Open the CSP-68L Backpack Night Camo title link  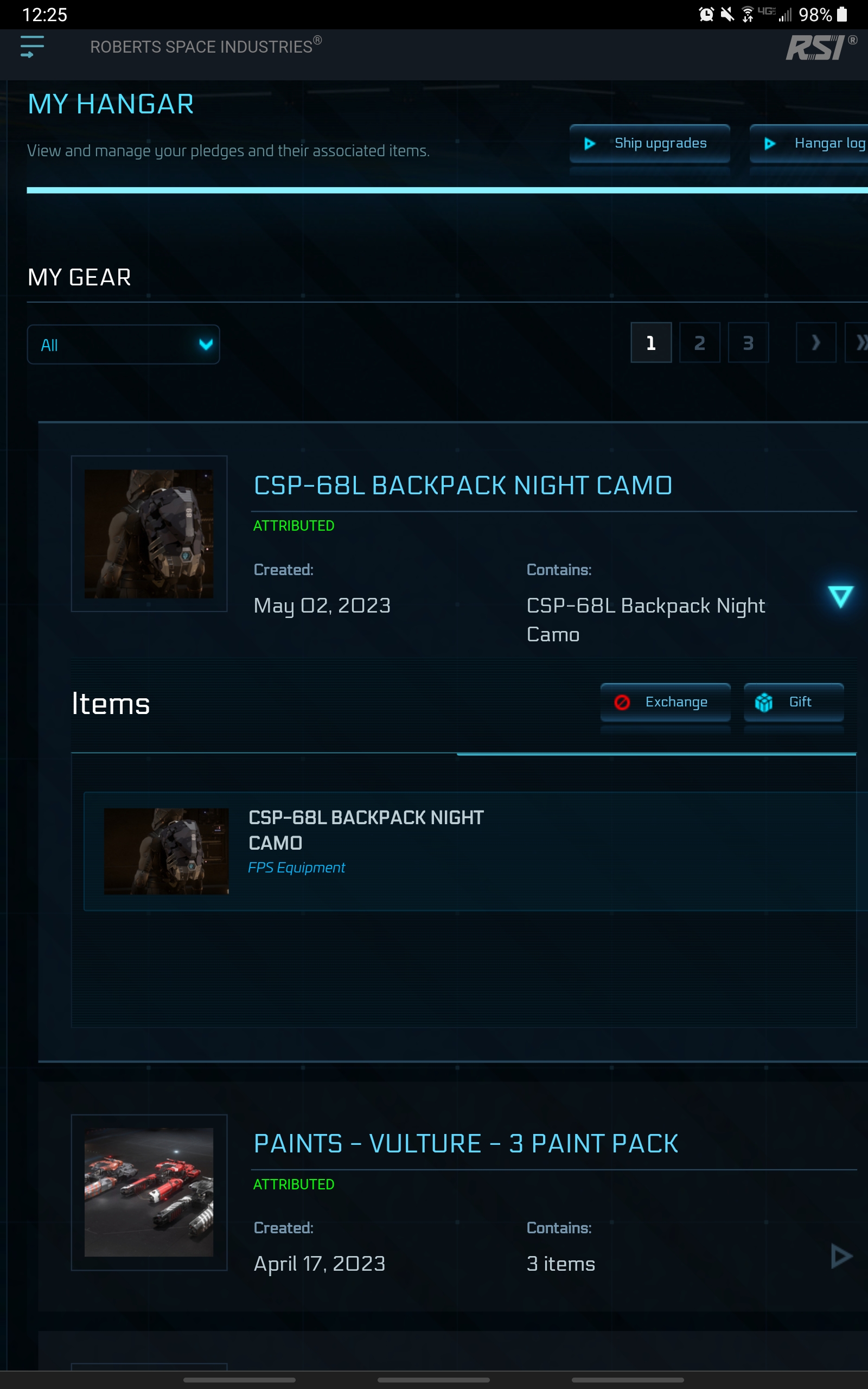(463, 485)
